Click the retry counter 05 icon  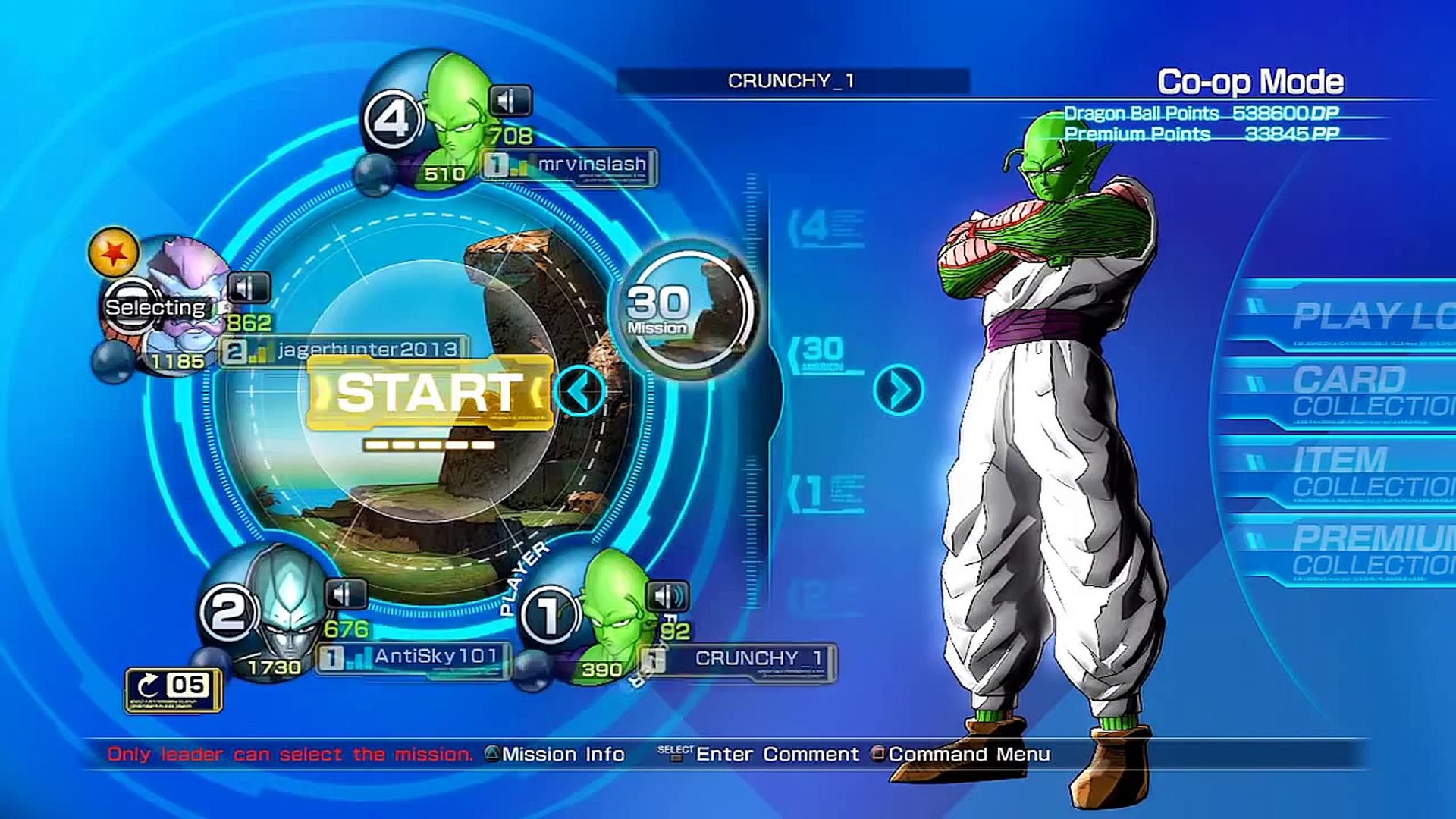click(174, 689)
